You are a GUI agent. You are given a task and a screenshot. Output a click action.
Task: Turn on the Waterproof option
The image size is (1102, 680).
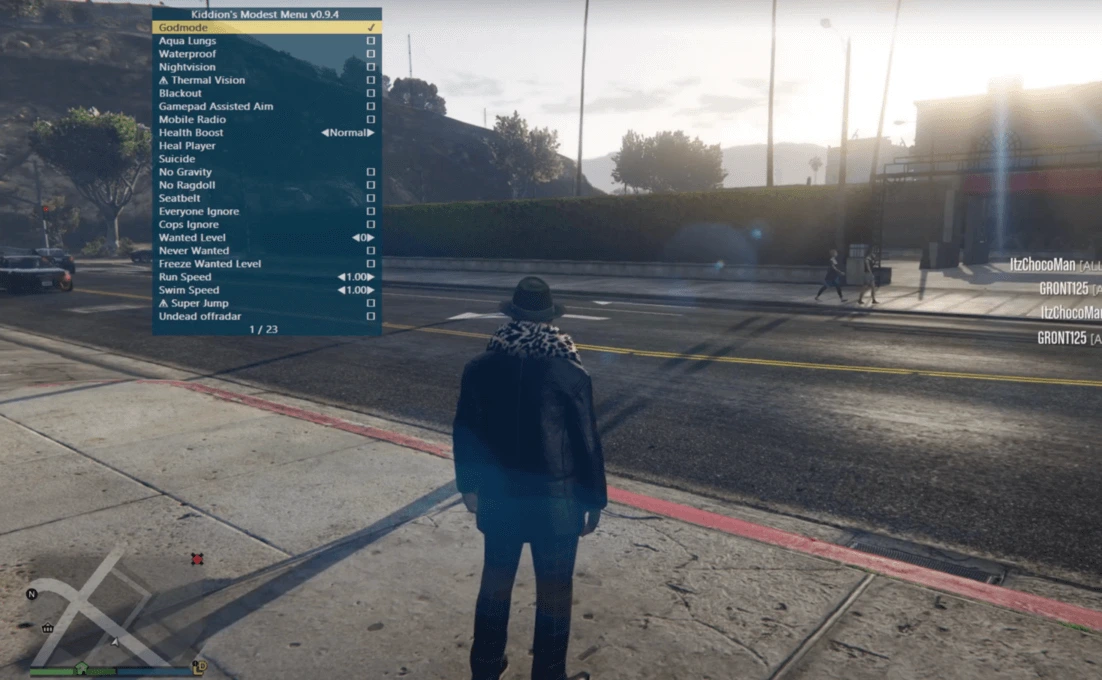(370, 54)
